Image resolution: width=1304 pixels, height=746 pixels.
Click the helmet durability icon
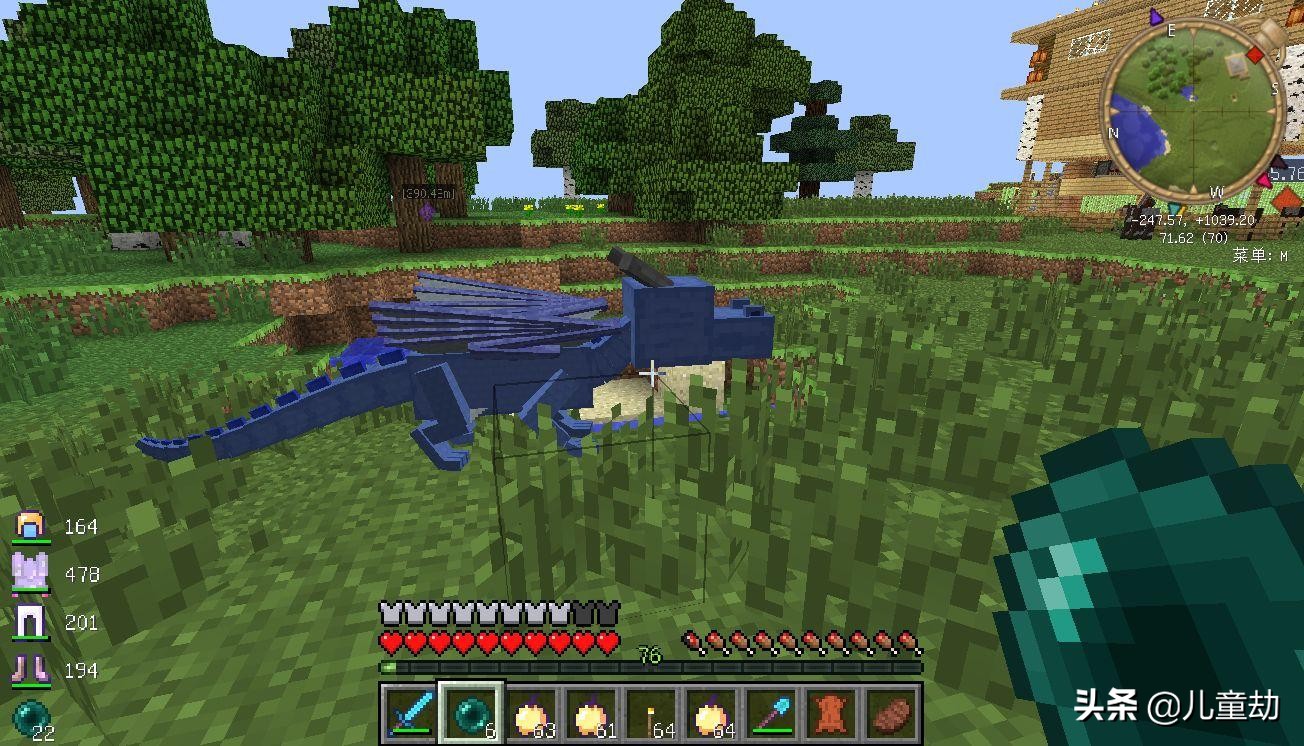tap(30, 525)
